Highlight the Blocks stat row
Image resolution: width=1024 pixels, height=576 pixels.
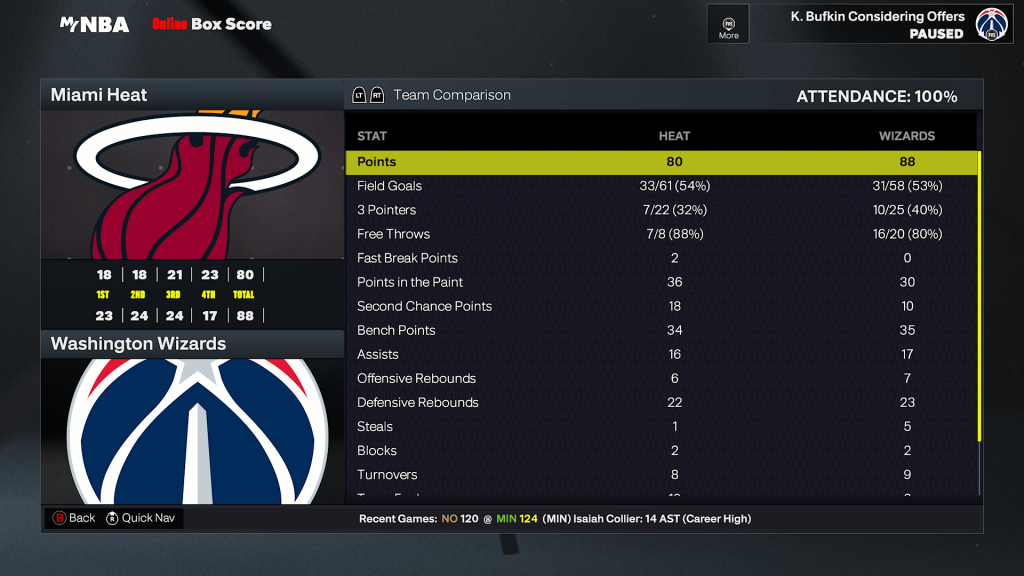(x=661, y=450)
